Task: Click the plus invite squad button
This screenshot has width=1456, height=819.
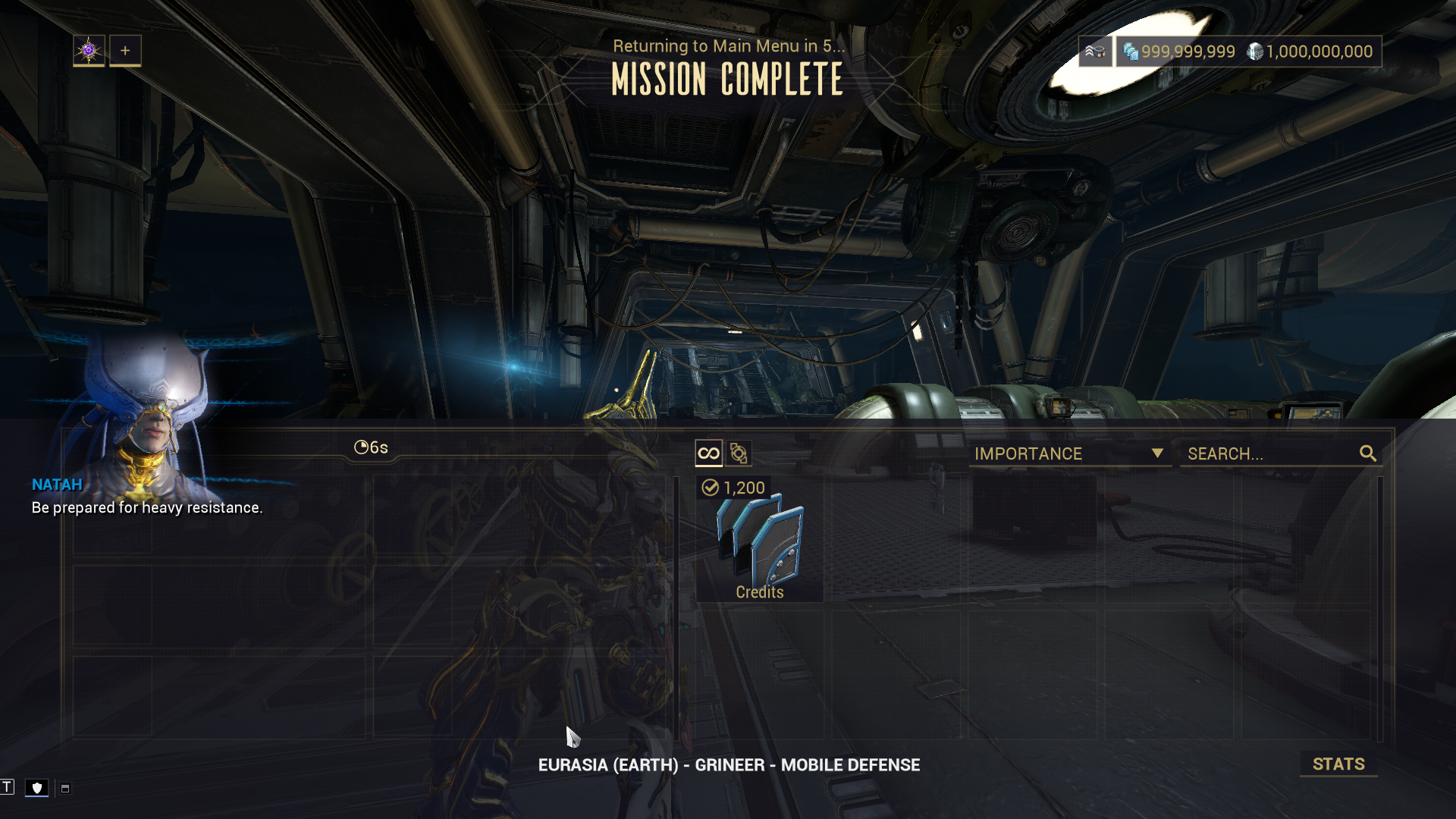Action: pyautogui.click(x=125, y=51)
